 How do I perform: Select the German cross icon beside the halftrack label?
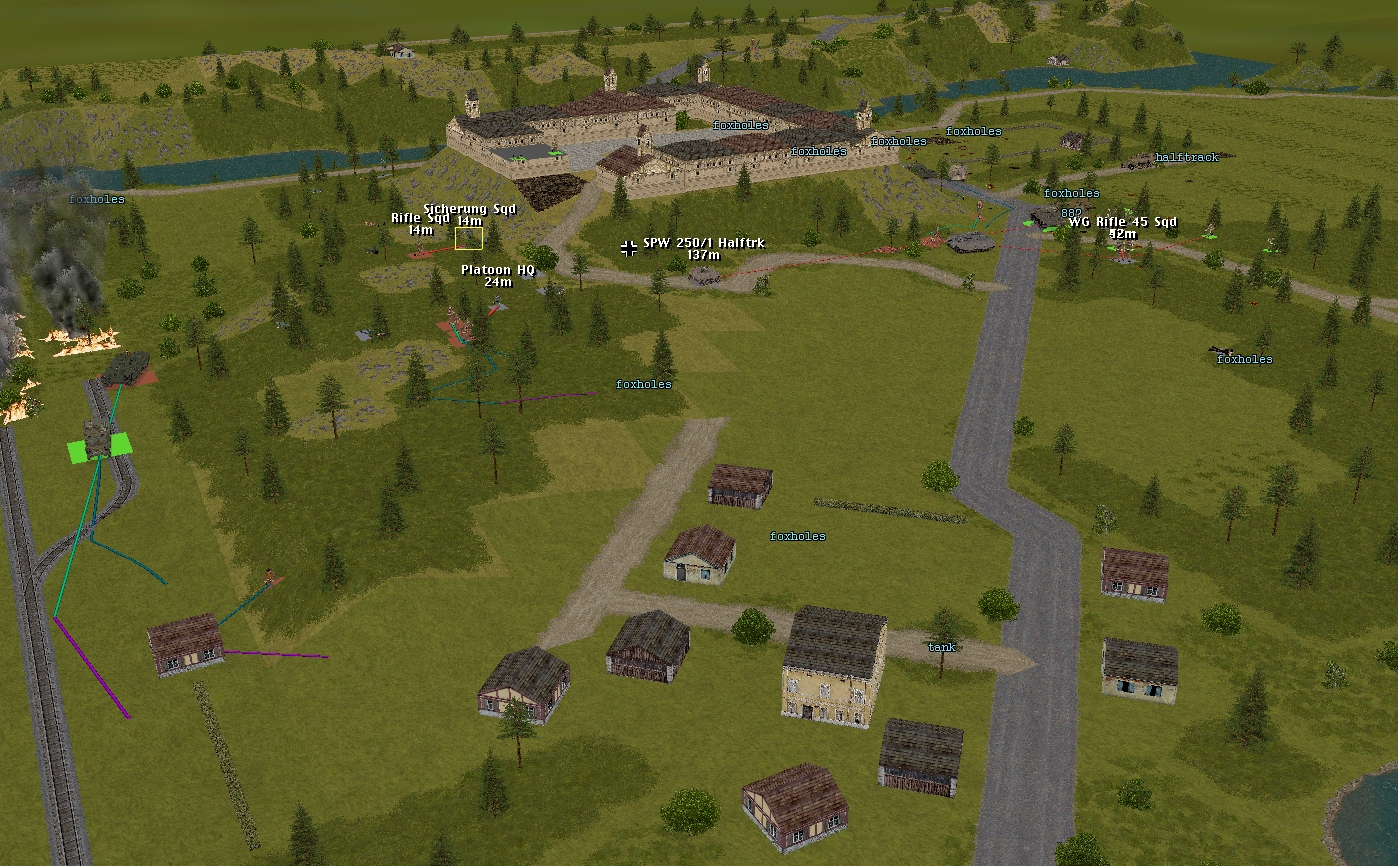tap(628, 247)
